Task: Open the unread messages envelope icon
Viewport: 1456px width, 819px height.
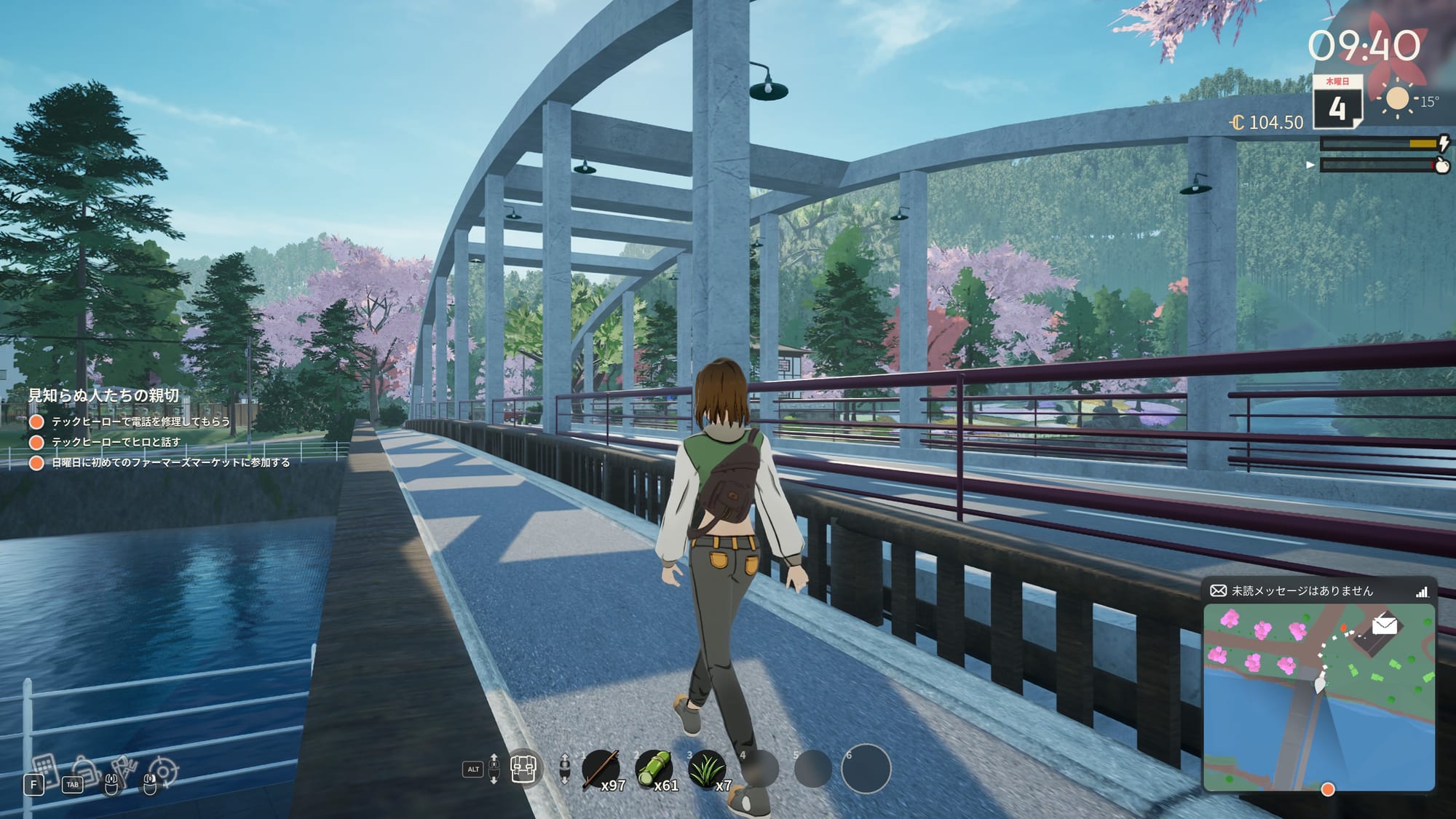Action: [x=1218, y=590]
